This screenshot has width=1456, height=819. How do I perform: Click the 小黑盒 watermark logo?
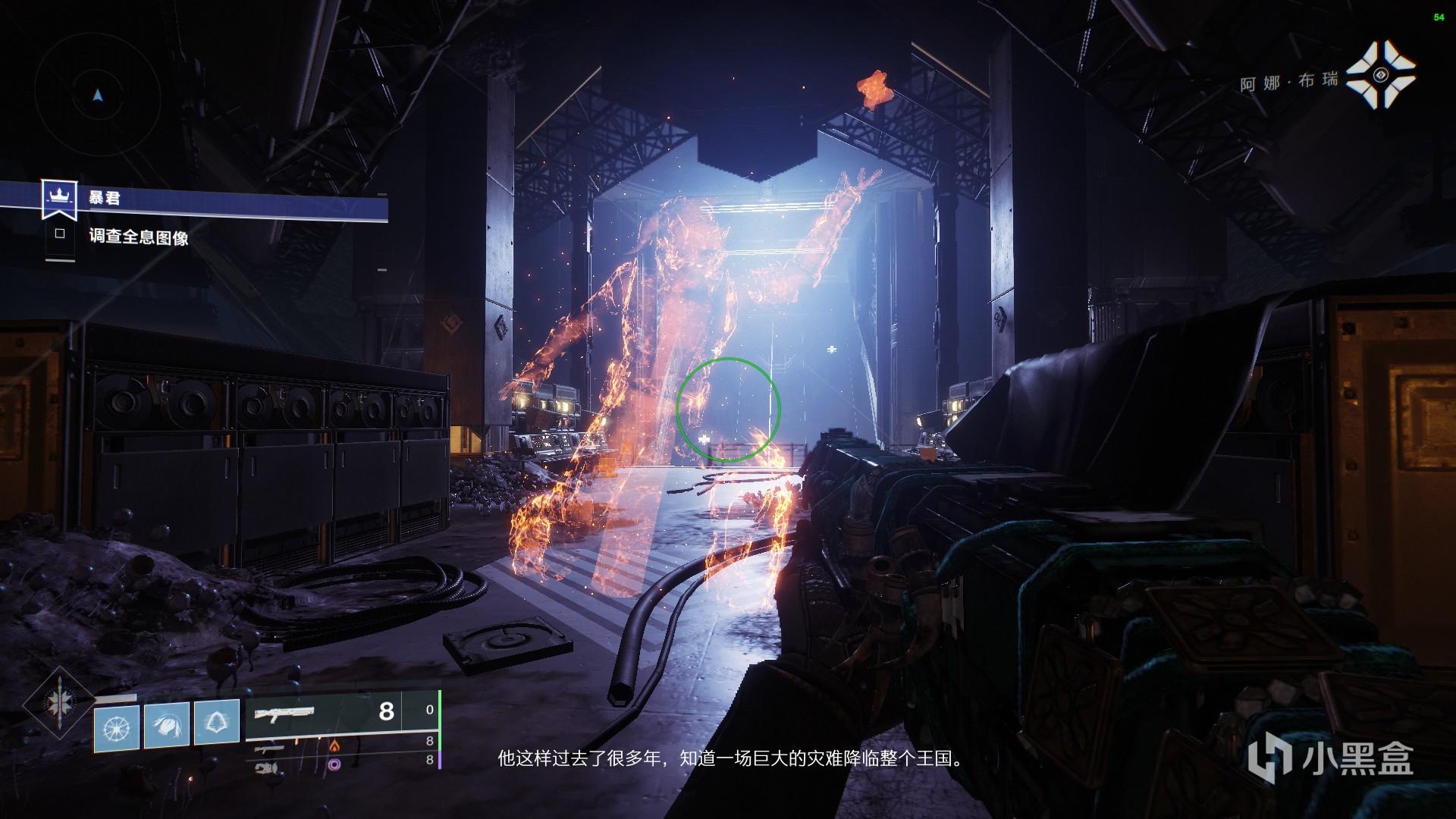[x=1334, y=758]
